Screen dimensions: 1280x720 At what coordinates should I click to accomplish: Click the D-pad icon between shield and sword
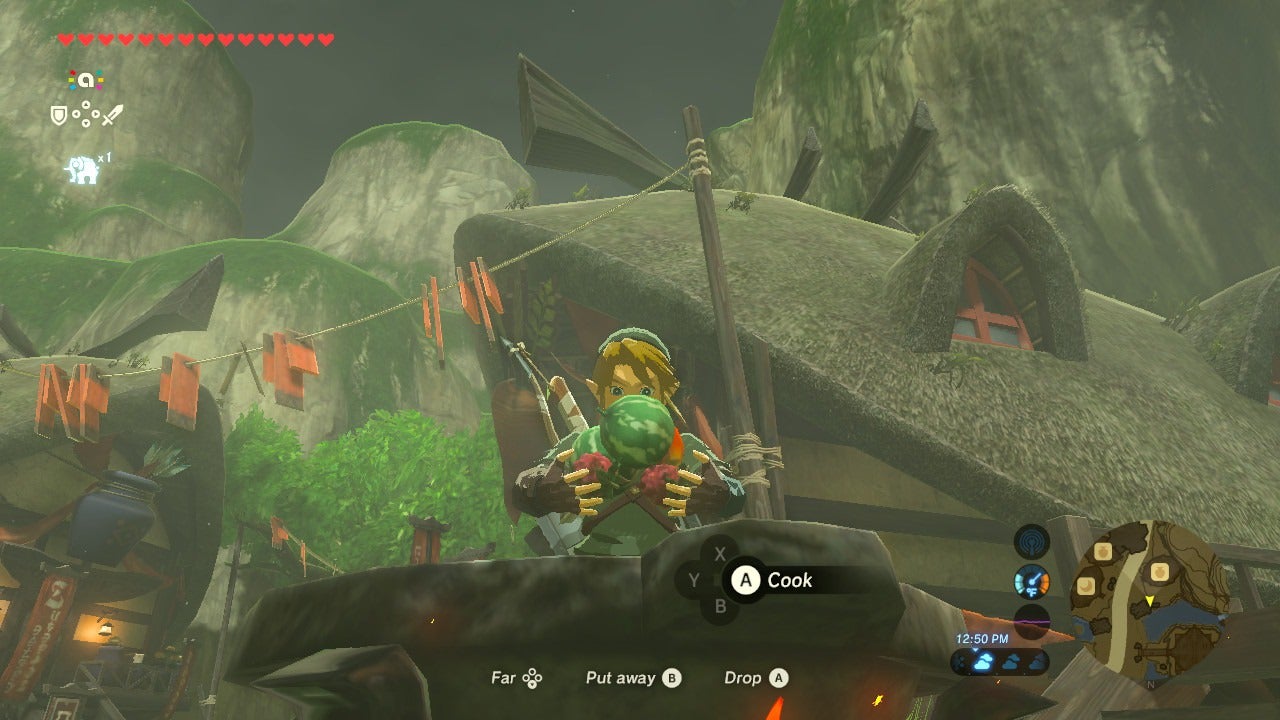[x=86, y=114]
